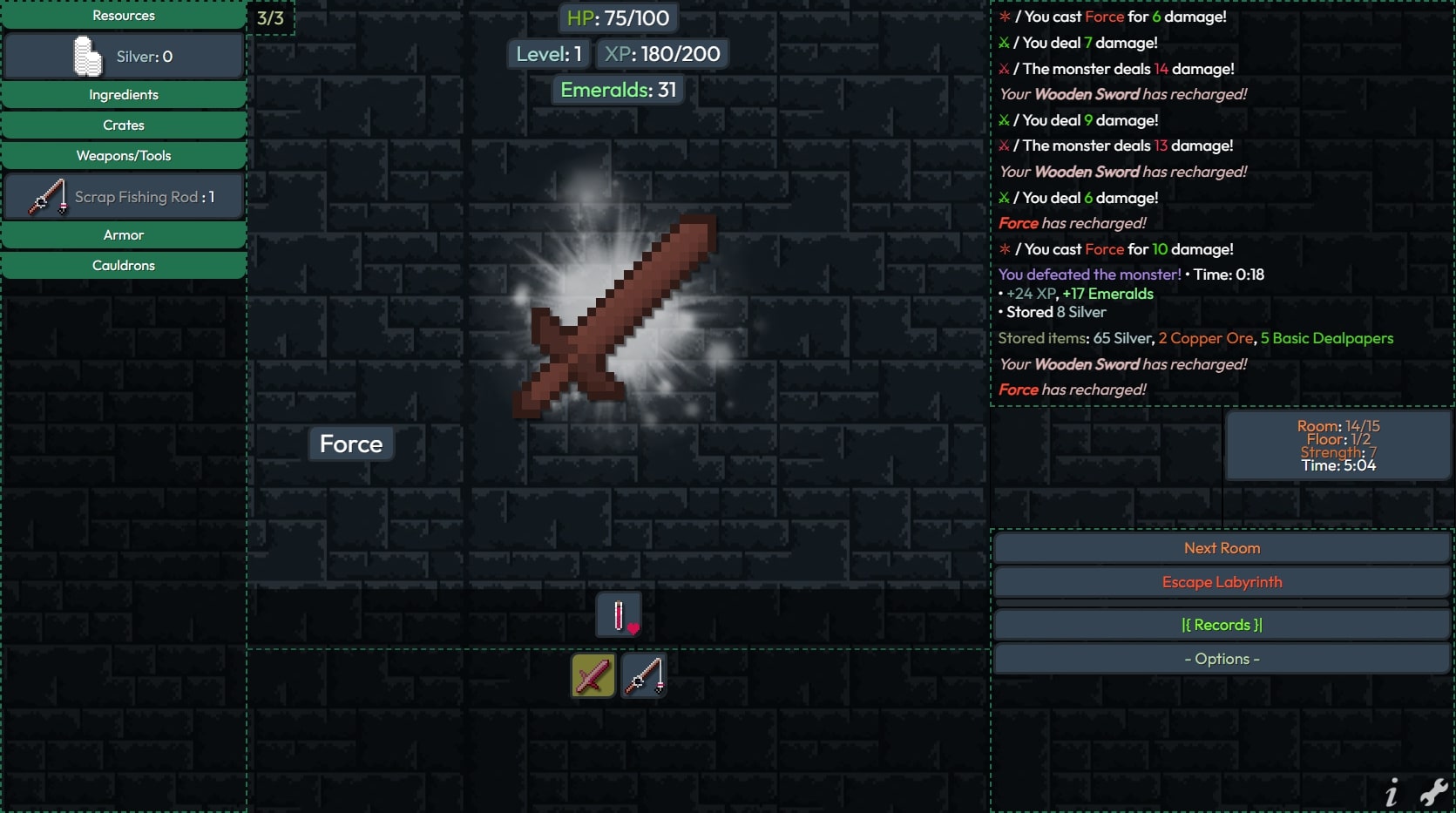Open the wrench settings icon
The width and height of the screenshot is (1456, 813).
[1433, 791]
